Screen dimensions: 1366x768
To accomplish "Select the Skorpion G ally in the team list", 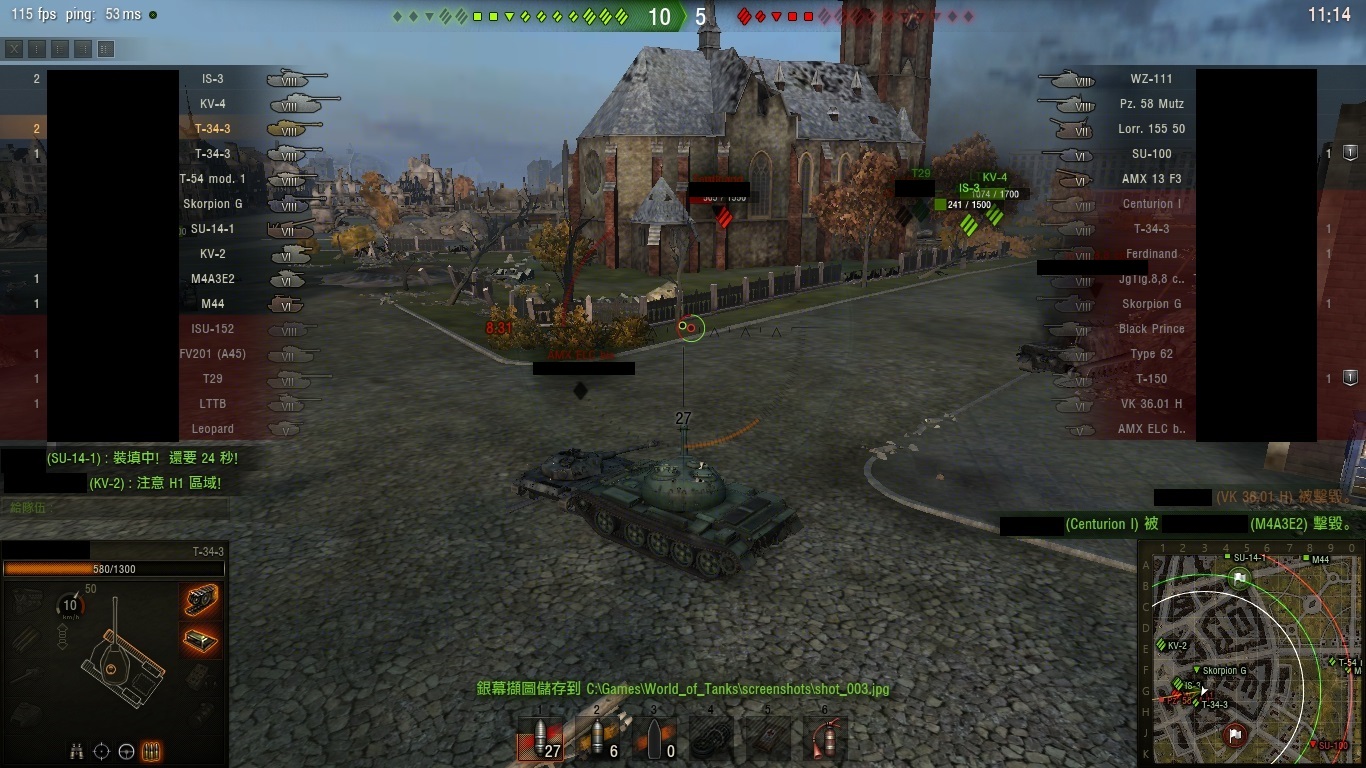I will pos(212,204).
